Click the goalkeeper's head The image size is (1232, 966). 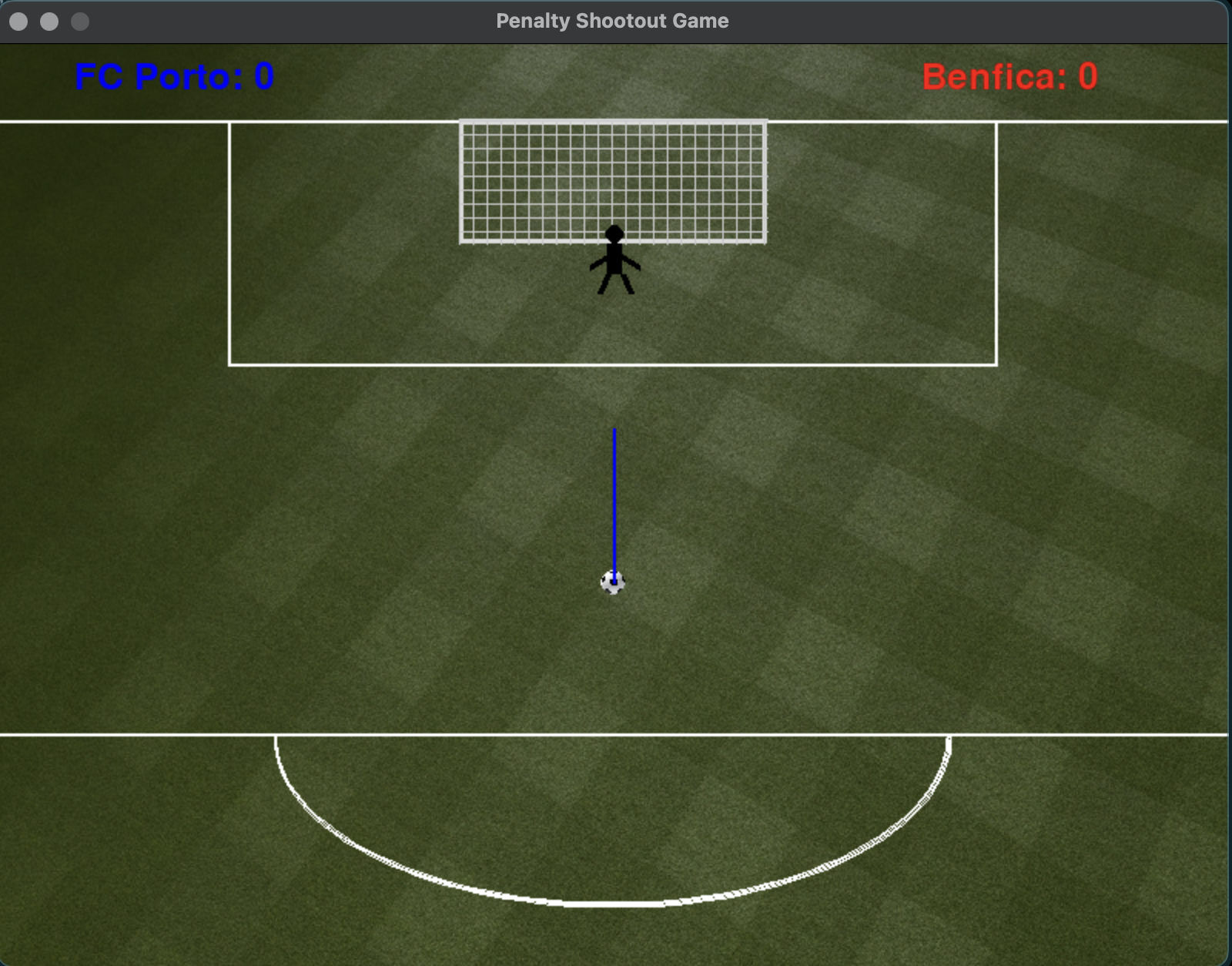614,233
